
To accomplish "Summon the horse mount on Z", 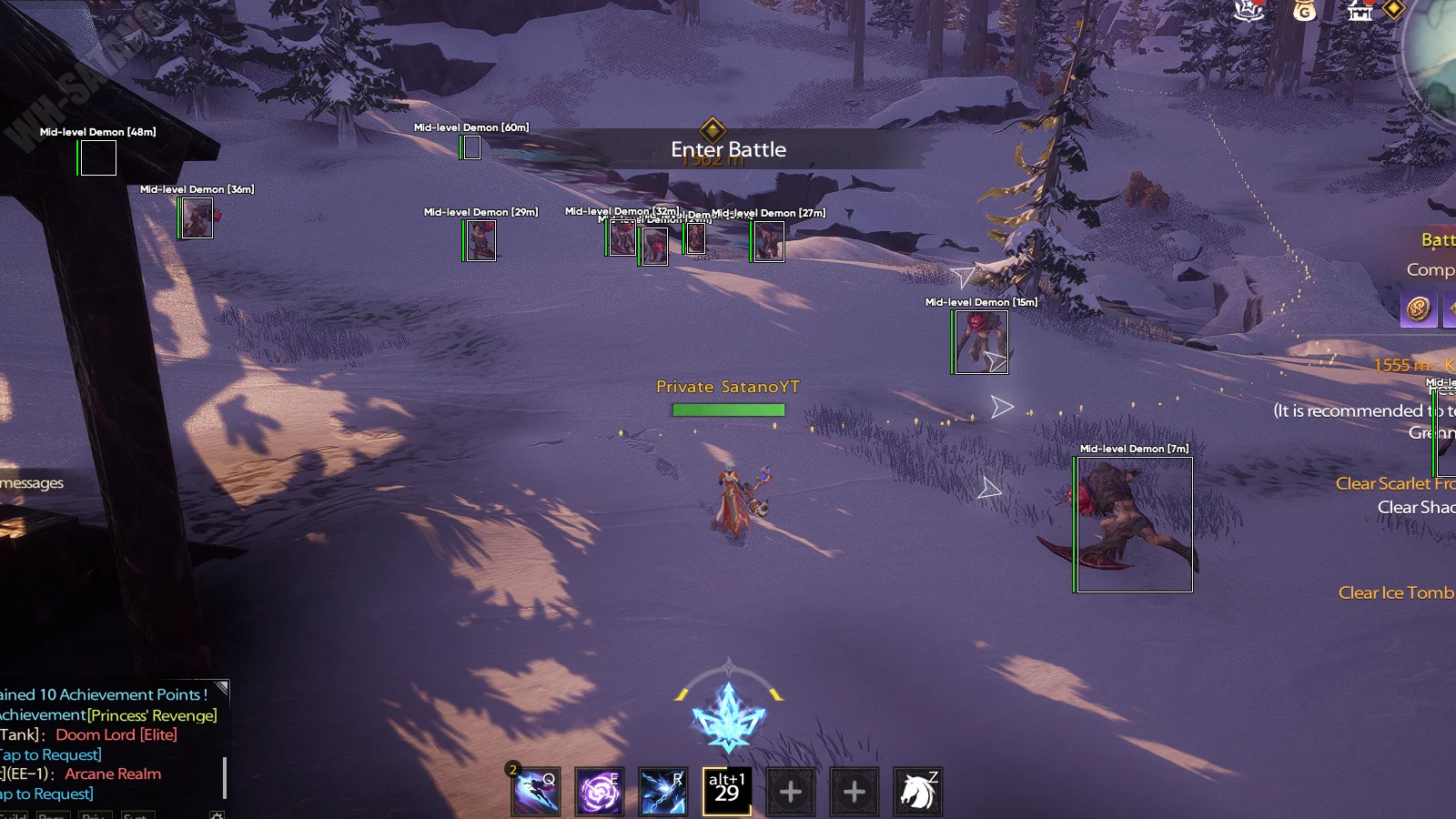I will point(917,792).
